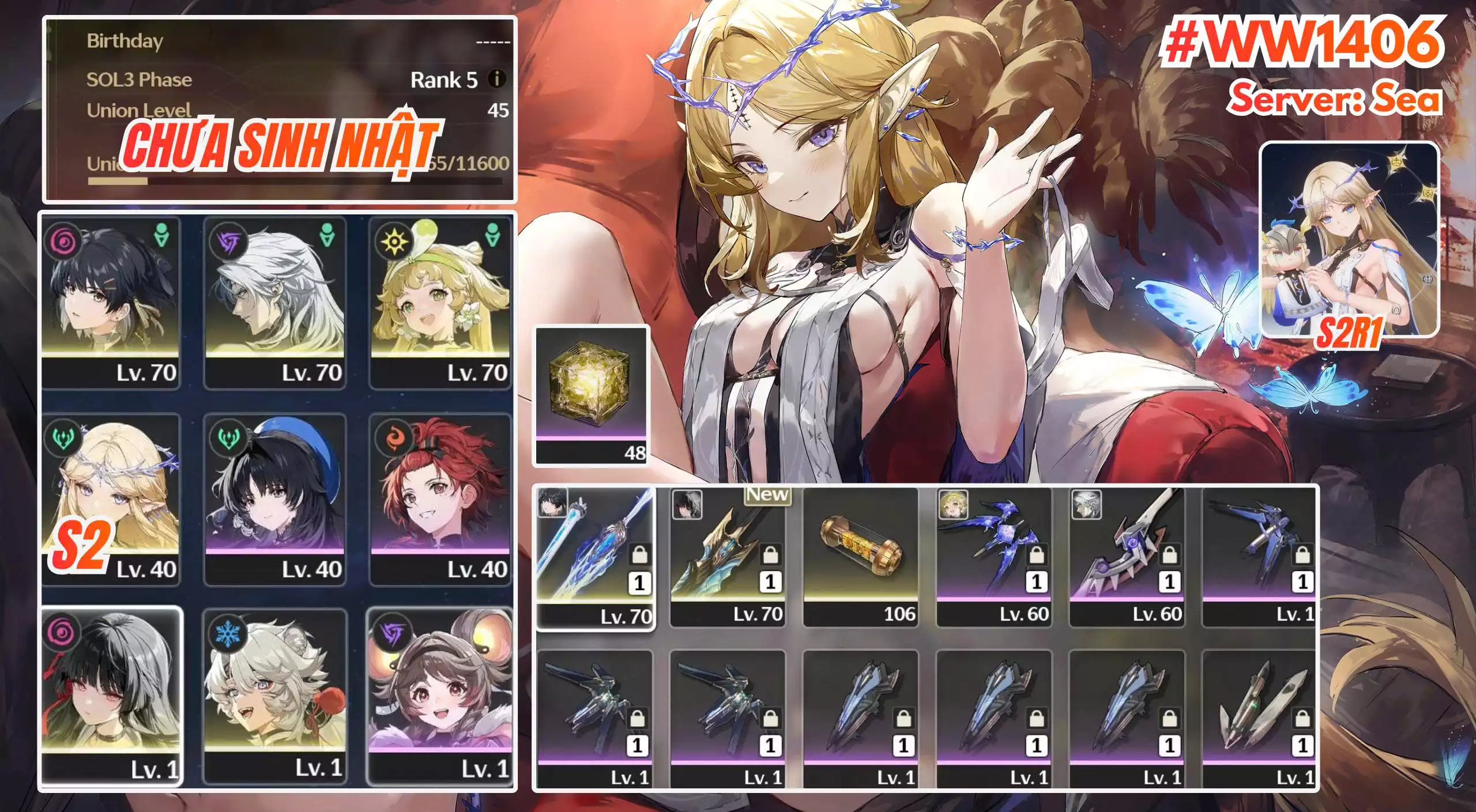Choose the weapon marked with the New tag
The height and width of the screenshot is (812, 1476).
(x=728, y=557)
